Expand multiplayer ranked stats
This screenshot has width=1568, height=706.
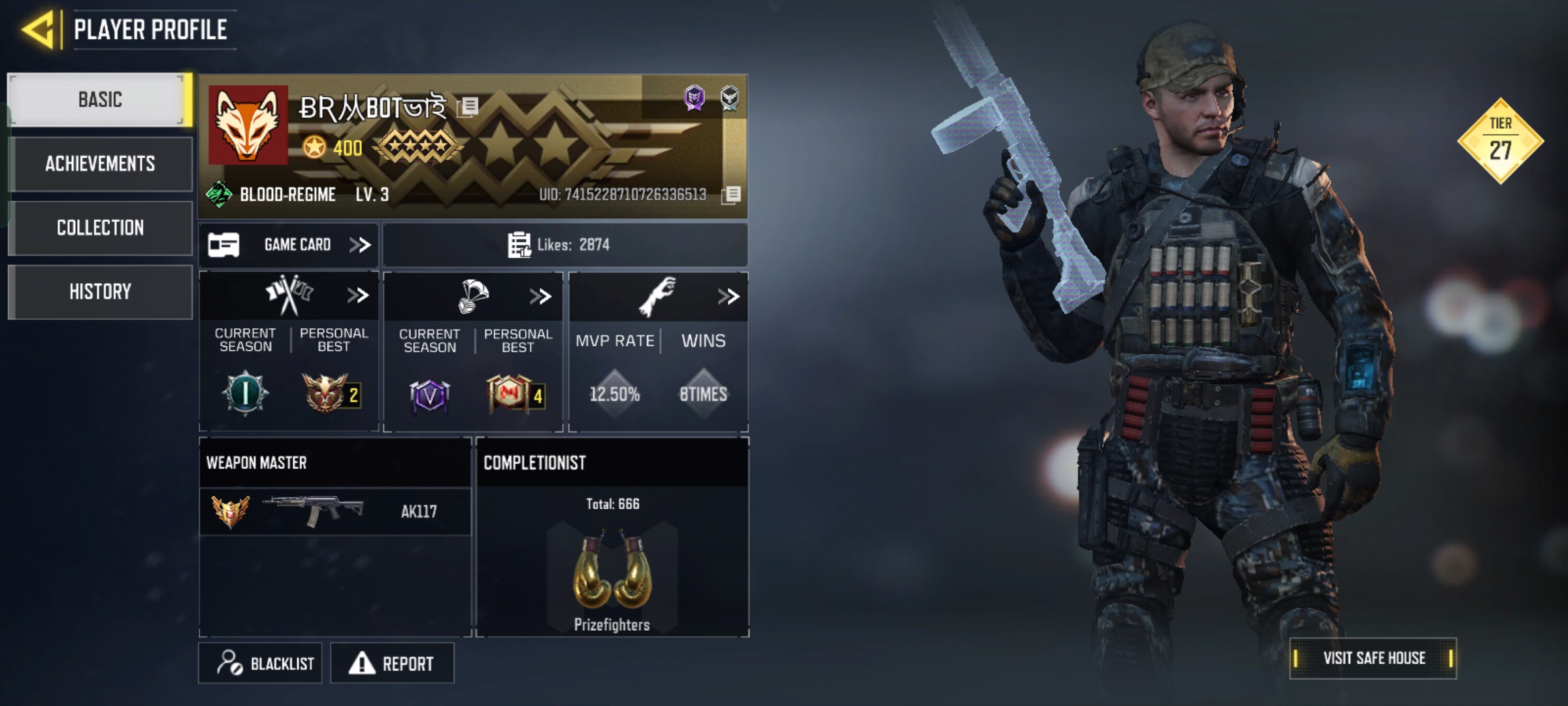tap(357, 295)
